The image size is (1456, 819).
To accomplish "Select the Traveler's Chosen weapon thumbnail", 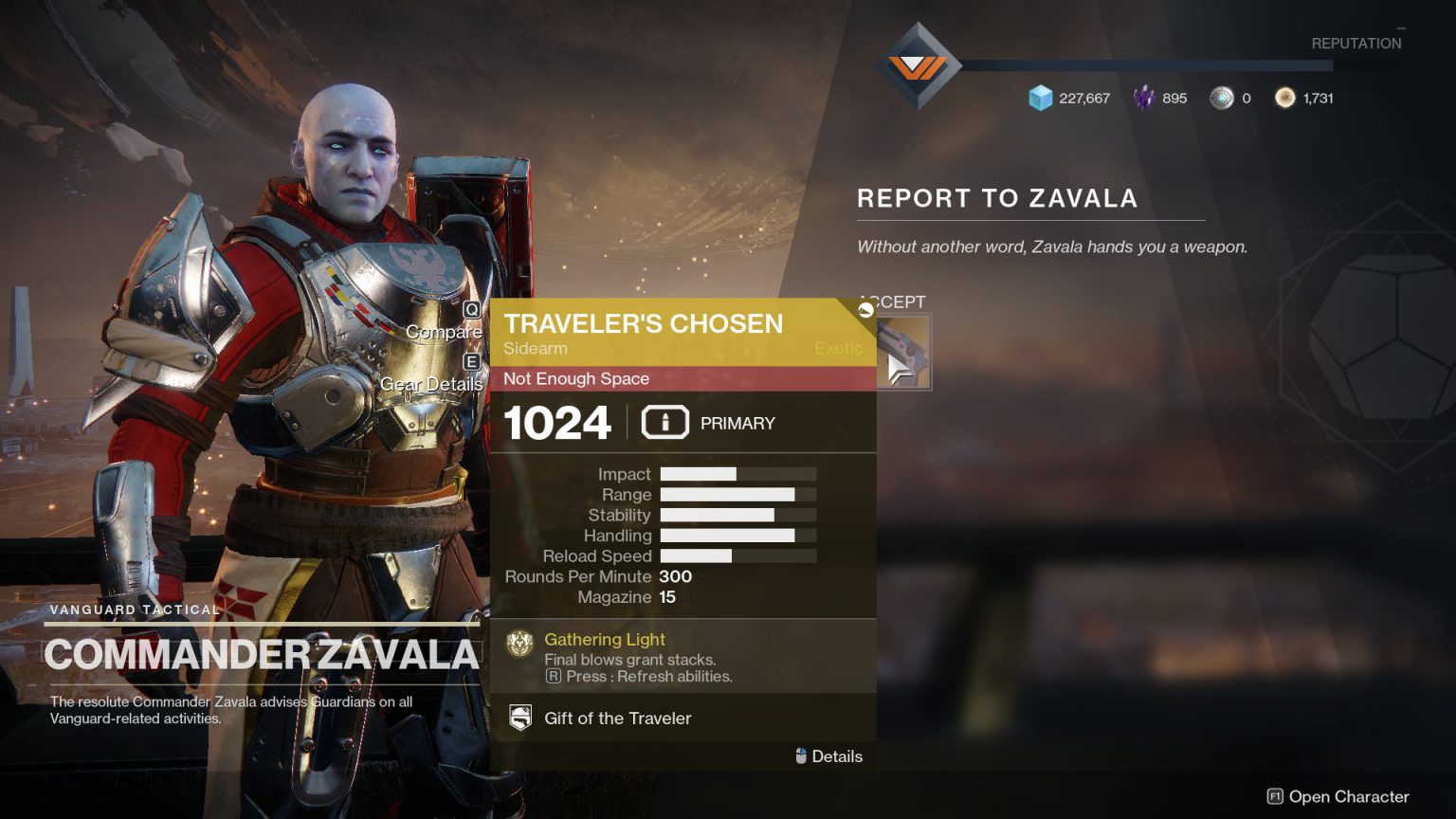I will 903,352.
